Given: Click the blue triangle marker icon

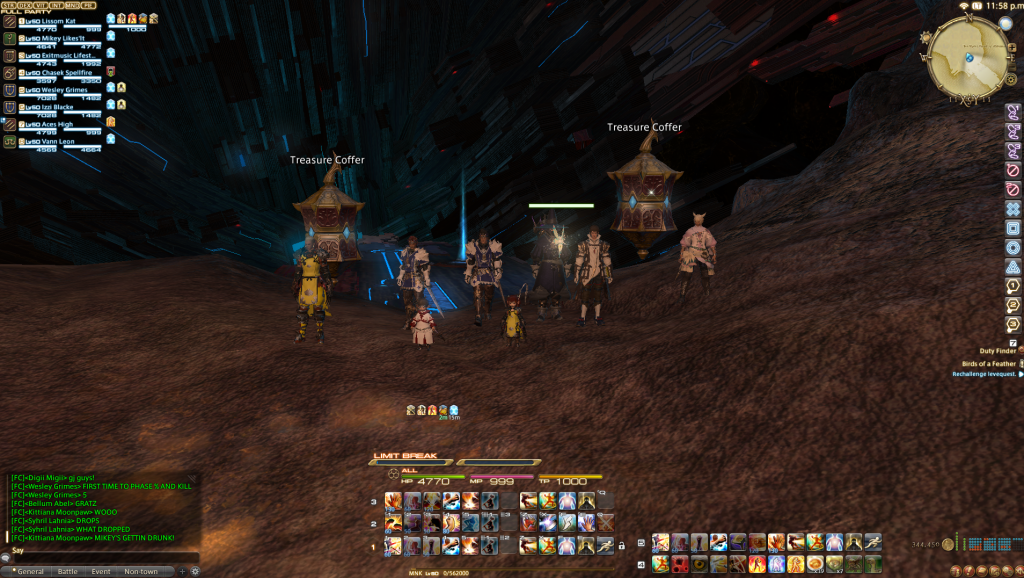Looking at the screenshot, I should 1013,267.
